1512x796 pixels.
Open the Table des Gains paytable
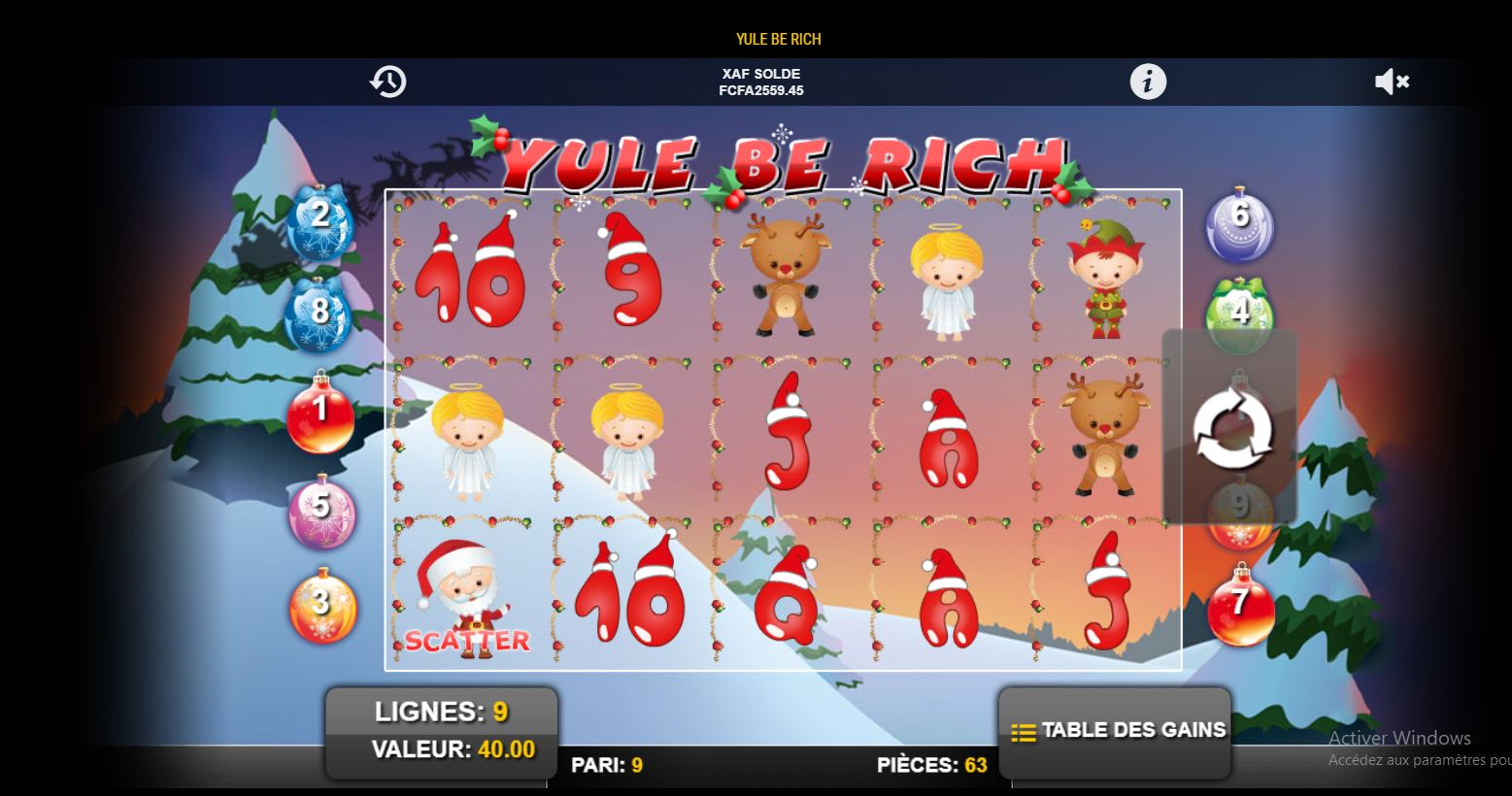tap(1116, 731)
